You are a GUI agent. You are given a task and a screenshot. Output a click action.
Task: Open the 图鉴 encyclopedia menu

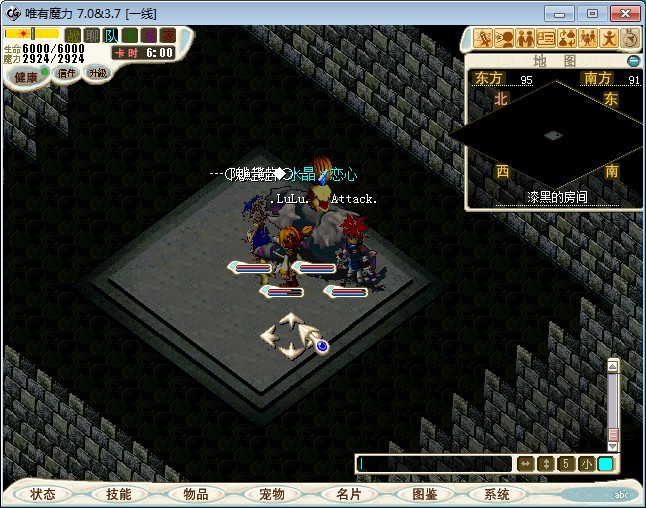[423, 494]
